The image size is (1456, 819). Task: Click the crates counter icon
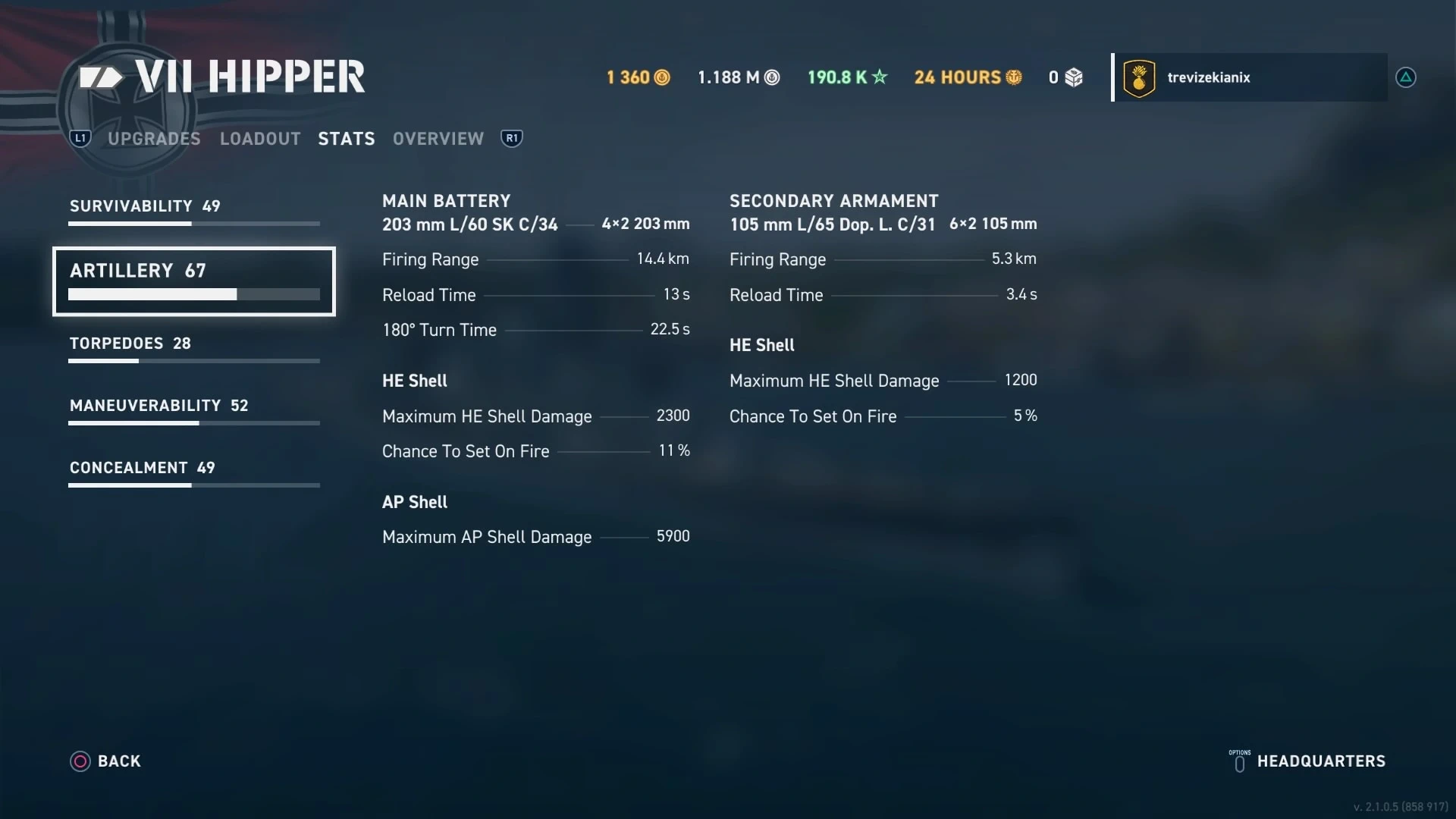point(1073,77)
